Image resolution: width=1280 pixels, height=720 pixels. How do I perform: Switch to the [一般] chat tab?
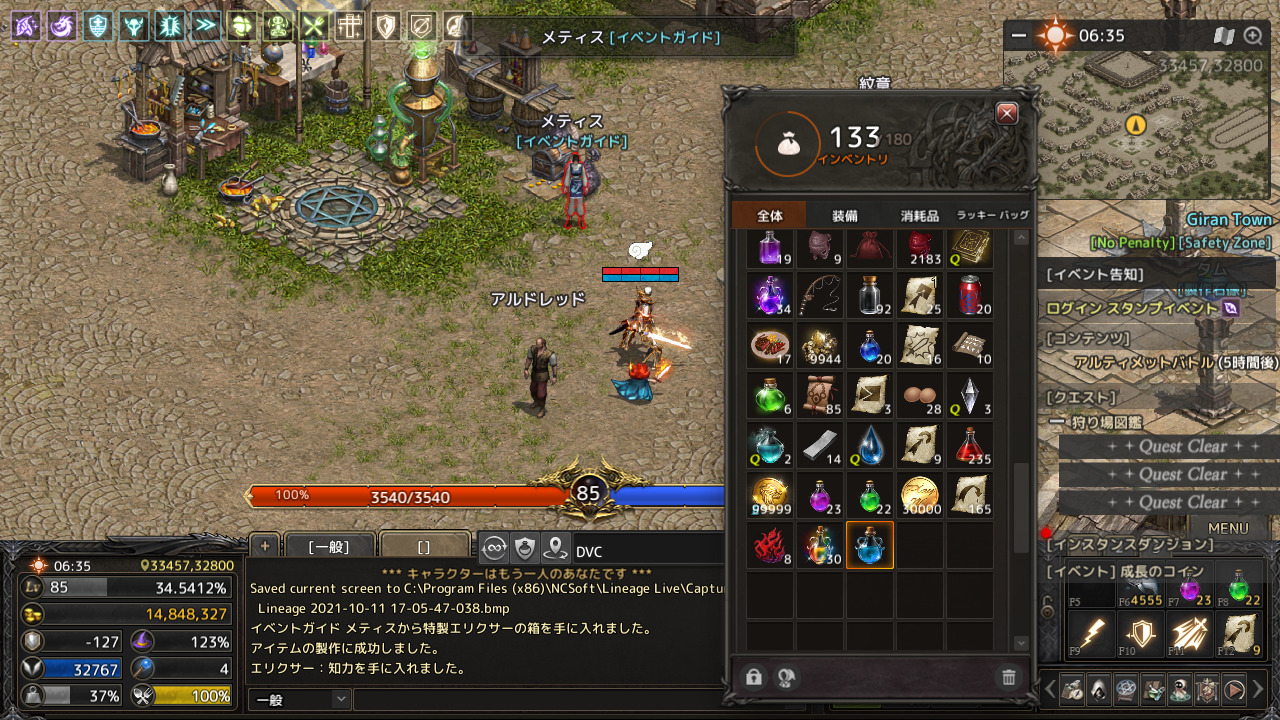(x=328, y=547)
